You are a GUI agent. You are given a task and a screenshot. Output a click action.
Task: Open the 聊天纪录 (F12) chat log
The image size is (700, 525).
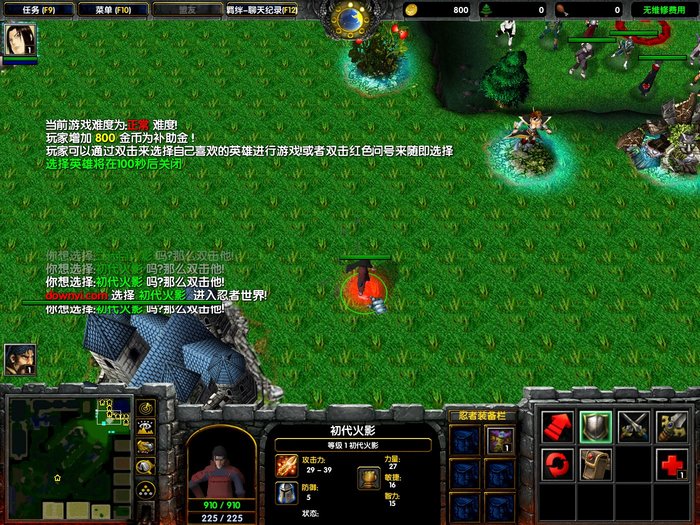point(261,9)
